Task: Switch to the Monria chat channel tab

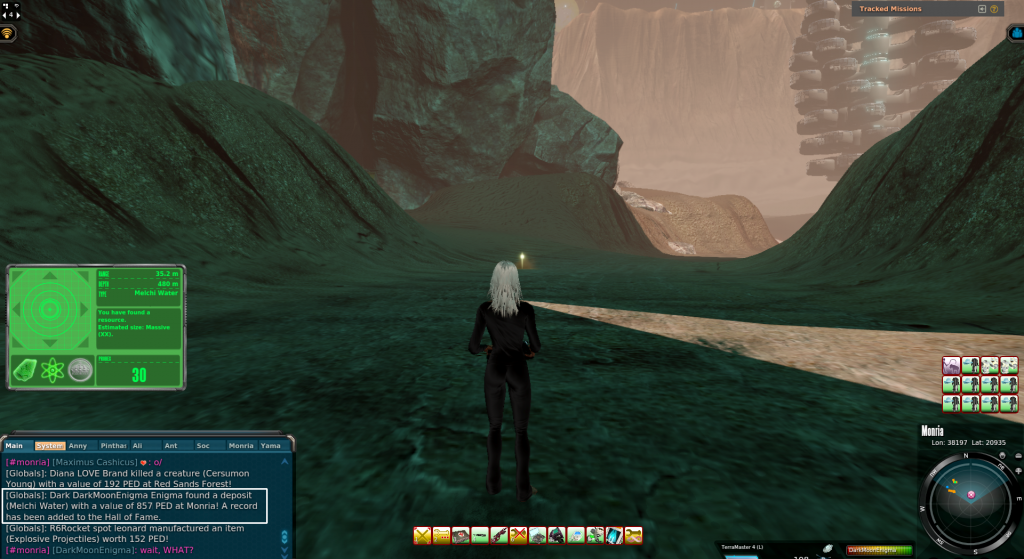Action: tap(241, 445)
